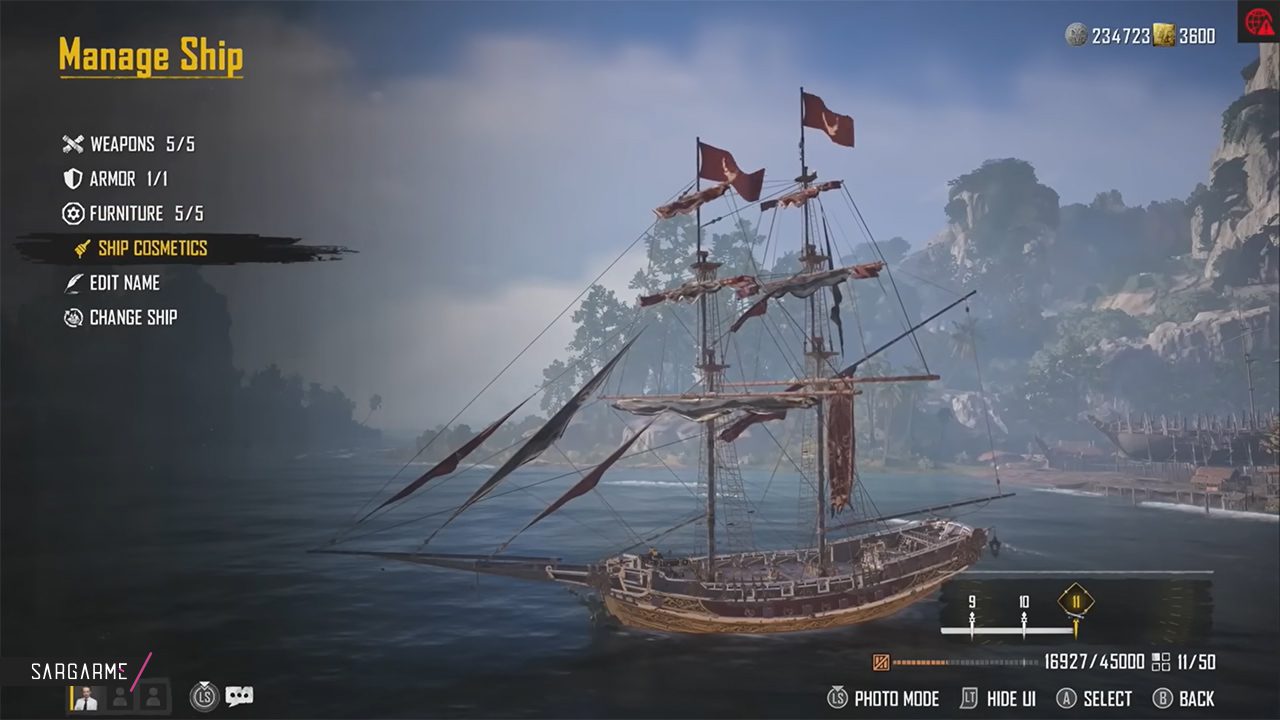The image size is (1280, 720).
Task: Select the highlighted ship rank 11 marker
Action: [x=1076, y=602]
